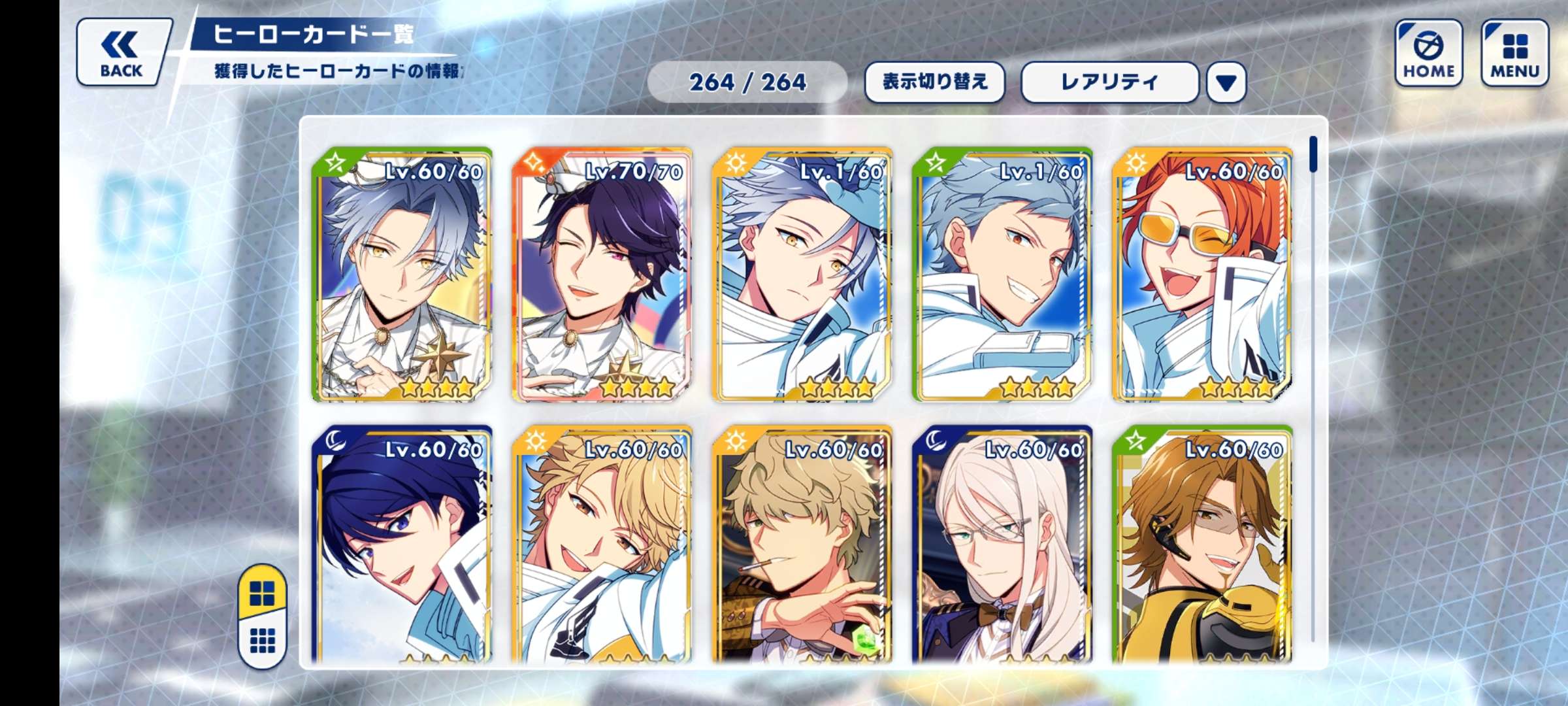This screenshot has height=706, width=1568.
Task: Select the winking purple-haired Lv.70 card
Action: pos(602,275)
